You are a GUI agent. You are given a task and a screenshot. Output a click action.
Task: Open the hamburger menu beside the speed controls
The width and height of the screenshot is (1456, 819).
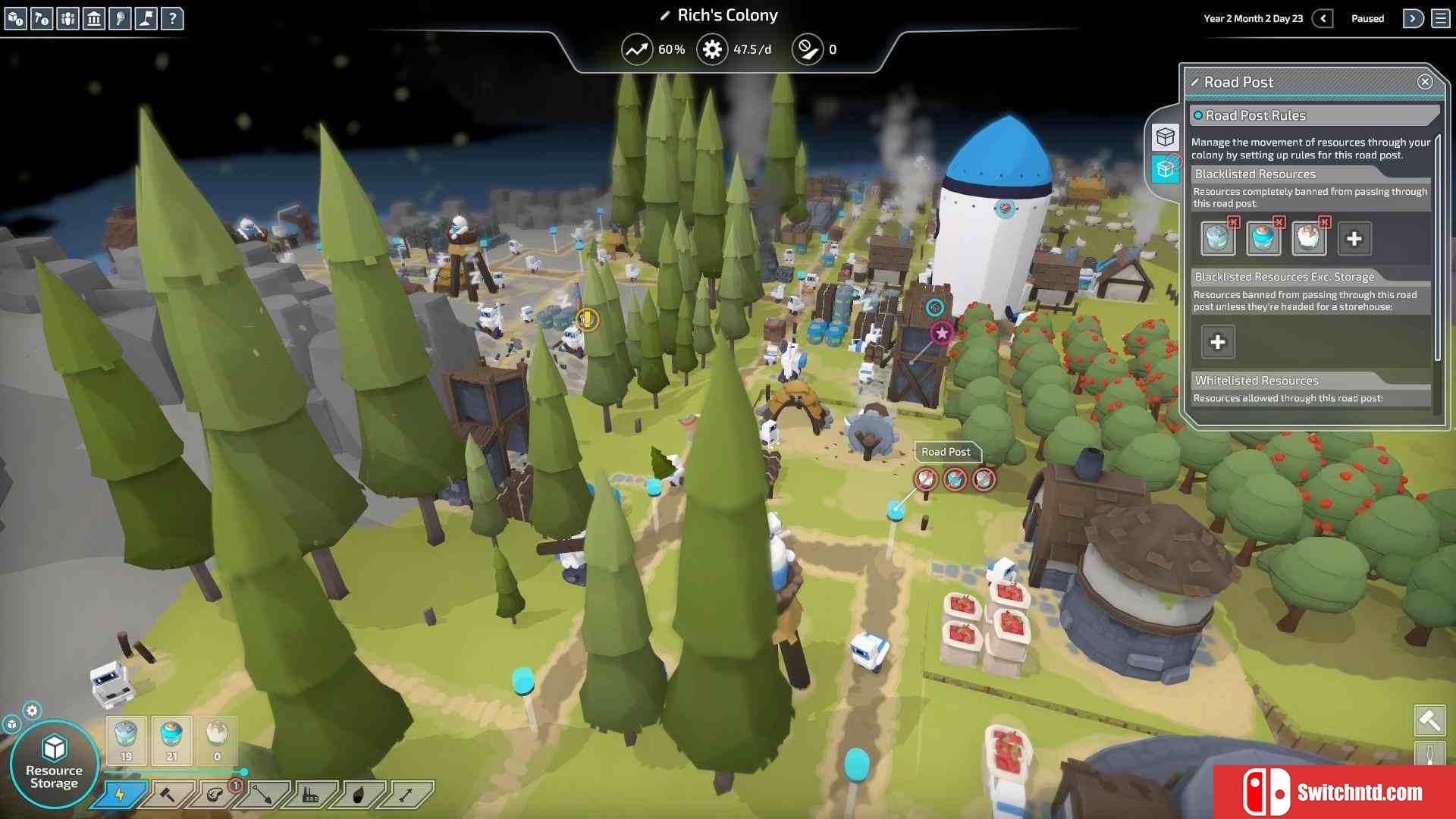click(1440, 18)
